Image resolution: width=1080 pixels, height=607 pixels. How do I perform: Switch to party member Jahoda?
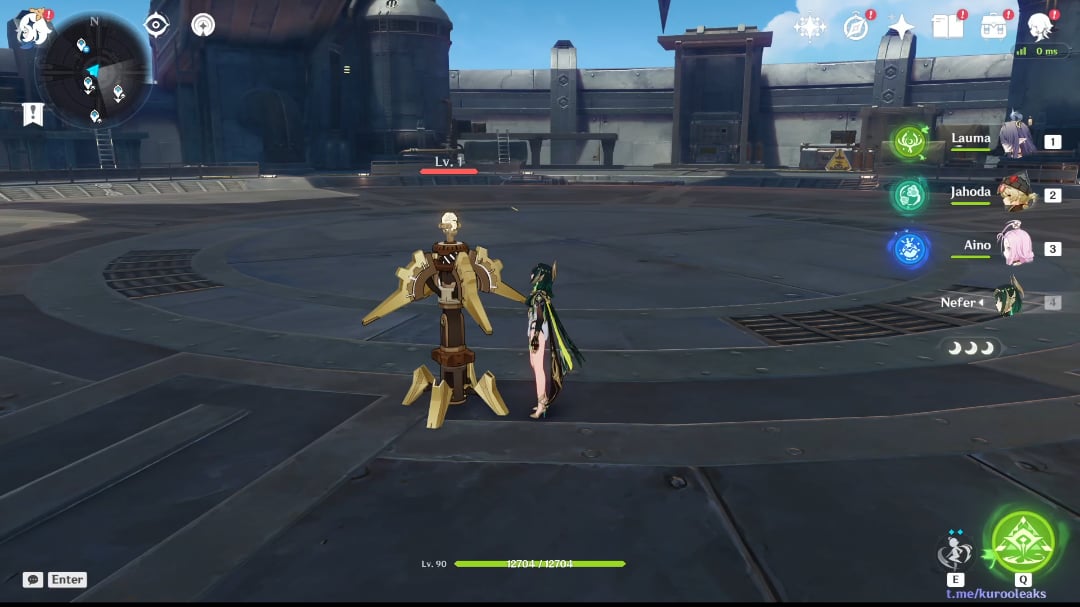click(1013, 194)
